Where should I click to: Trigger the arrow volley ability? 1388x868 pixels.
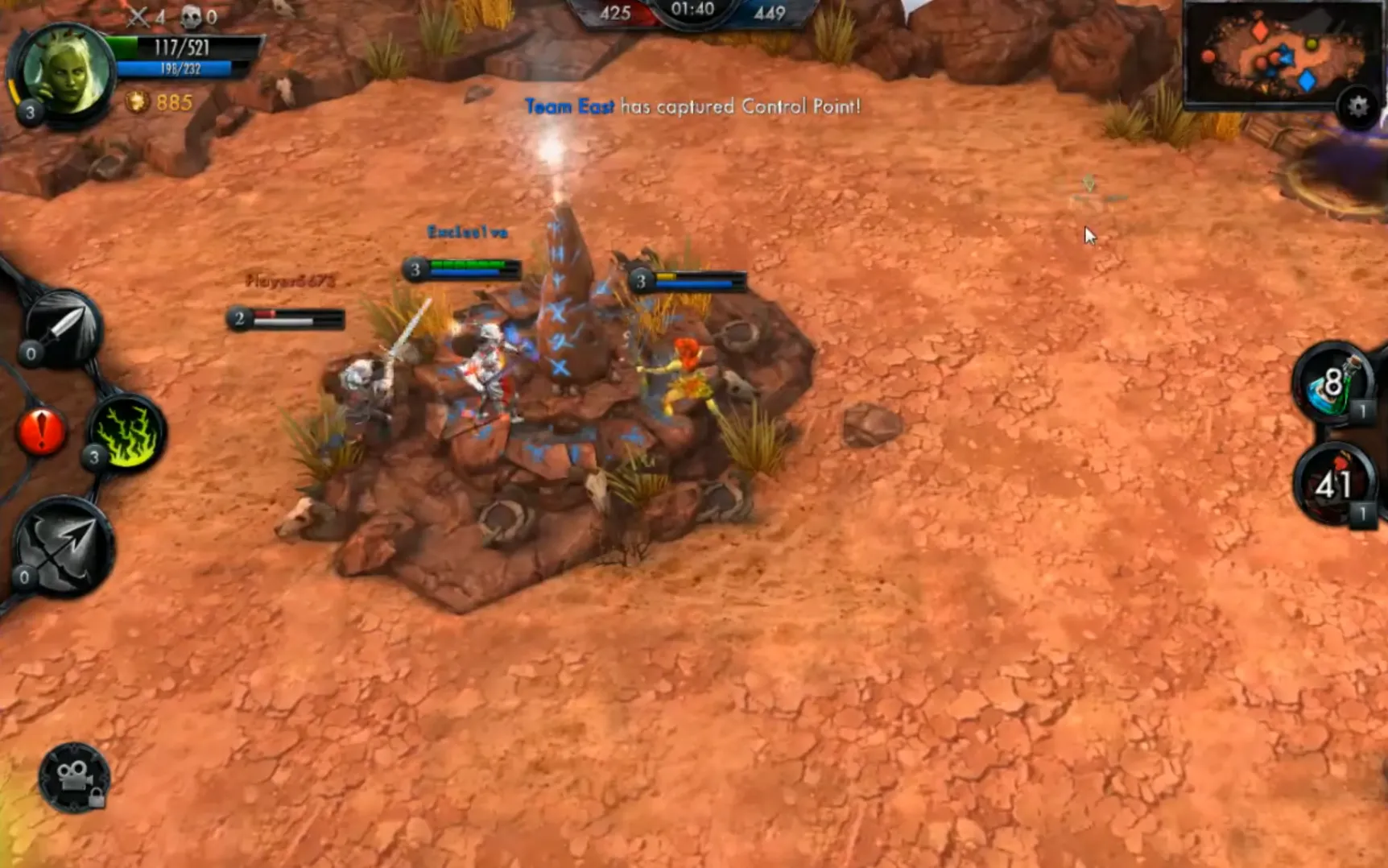point(63,544)
